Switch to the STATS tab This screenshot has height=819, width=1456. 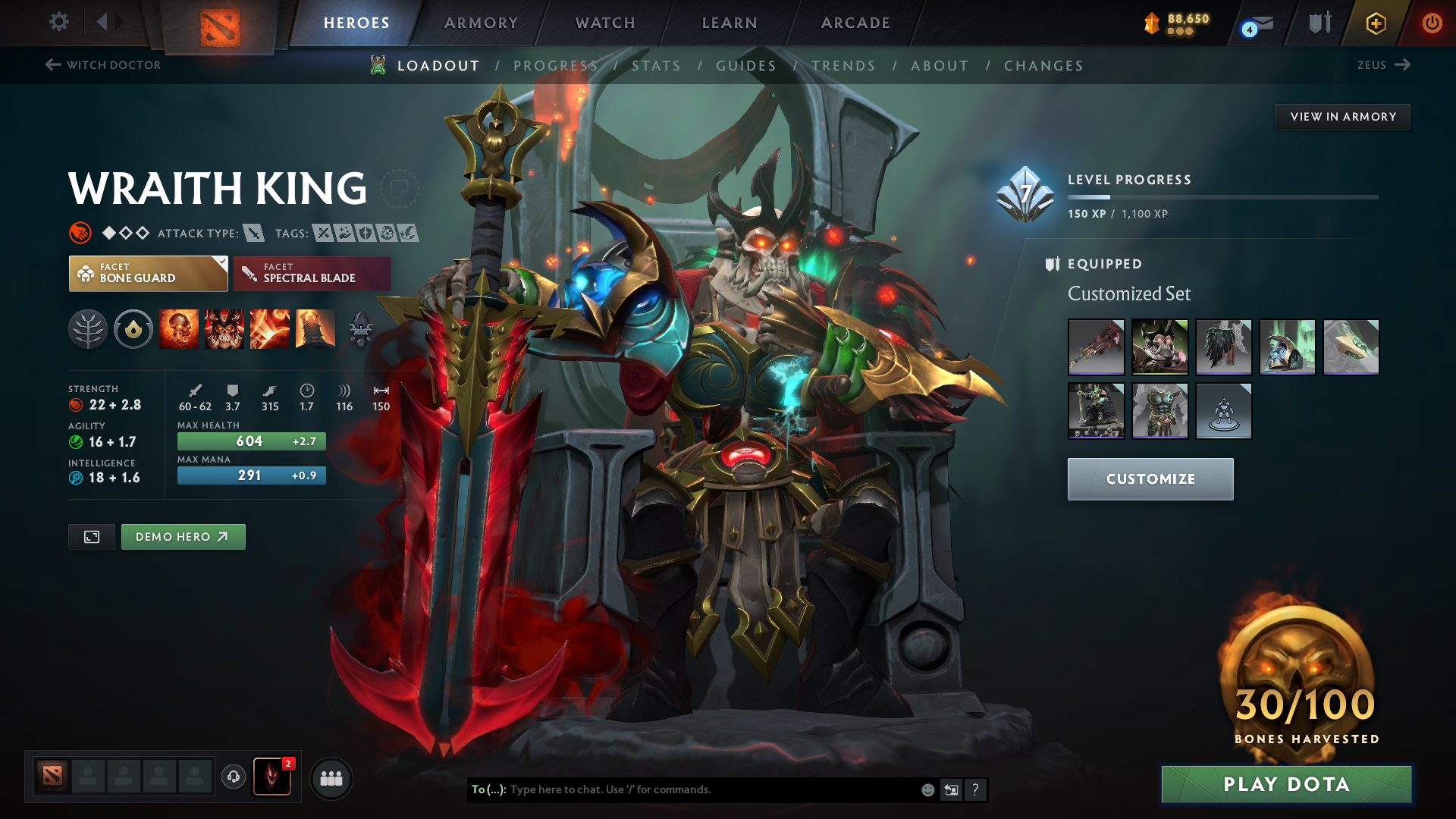(657, 66)
